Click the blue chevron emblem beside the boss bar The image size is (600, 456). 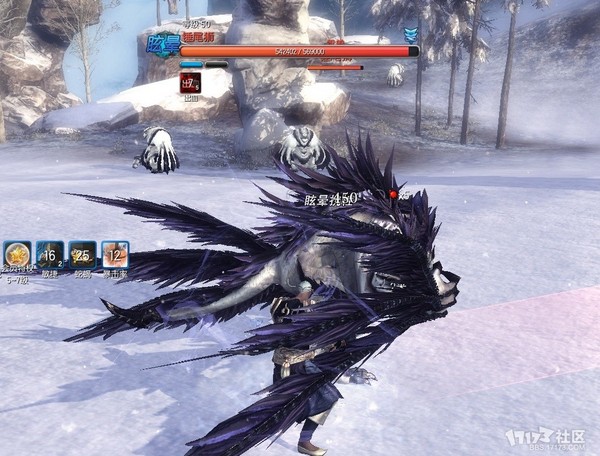pyautogui.click(x=411, y=36)
